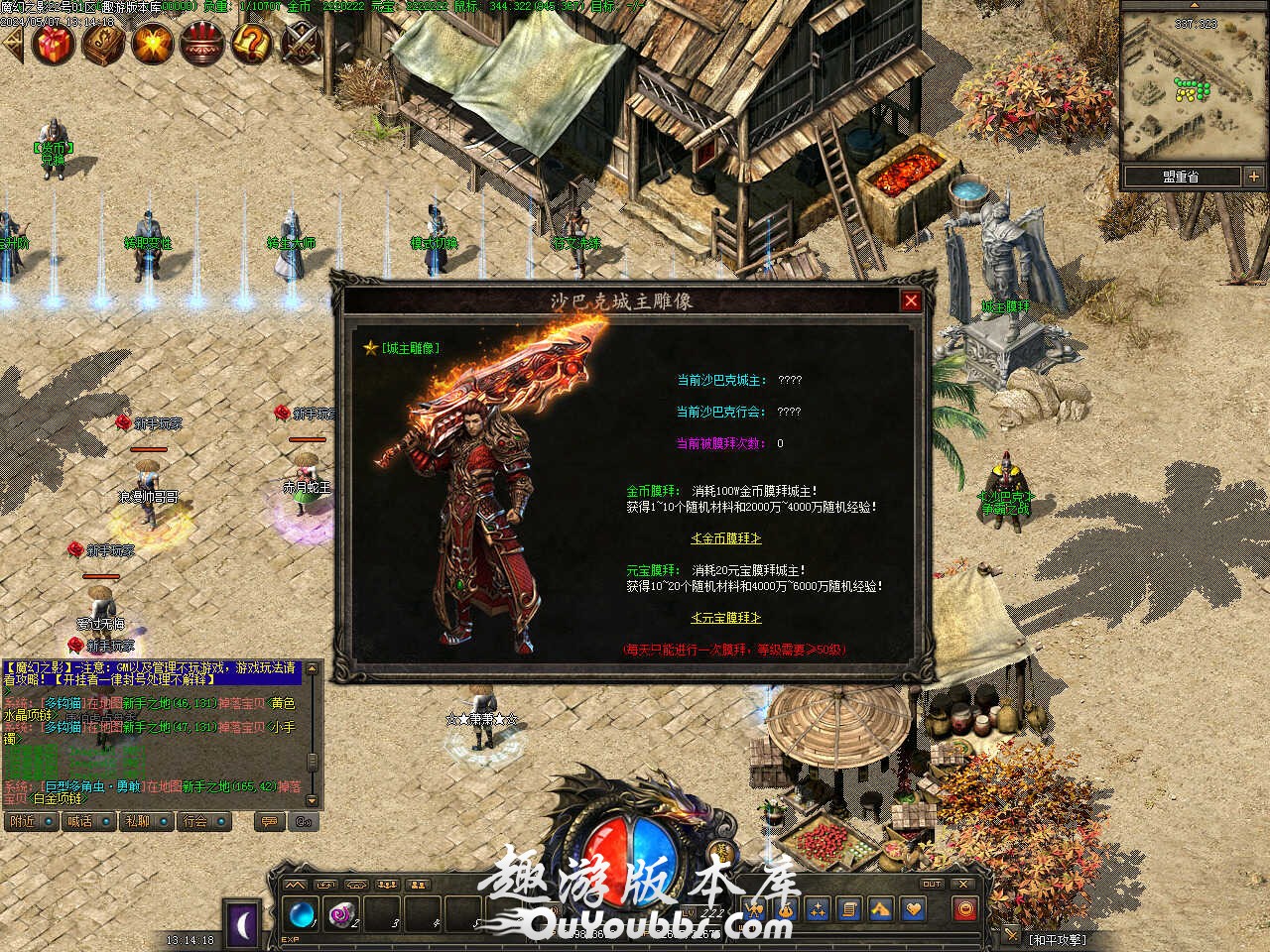Open the golden dragon book icon

point(103,43)
